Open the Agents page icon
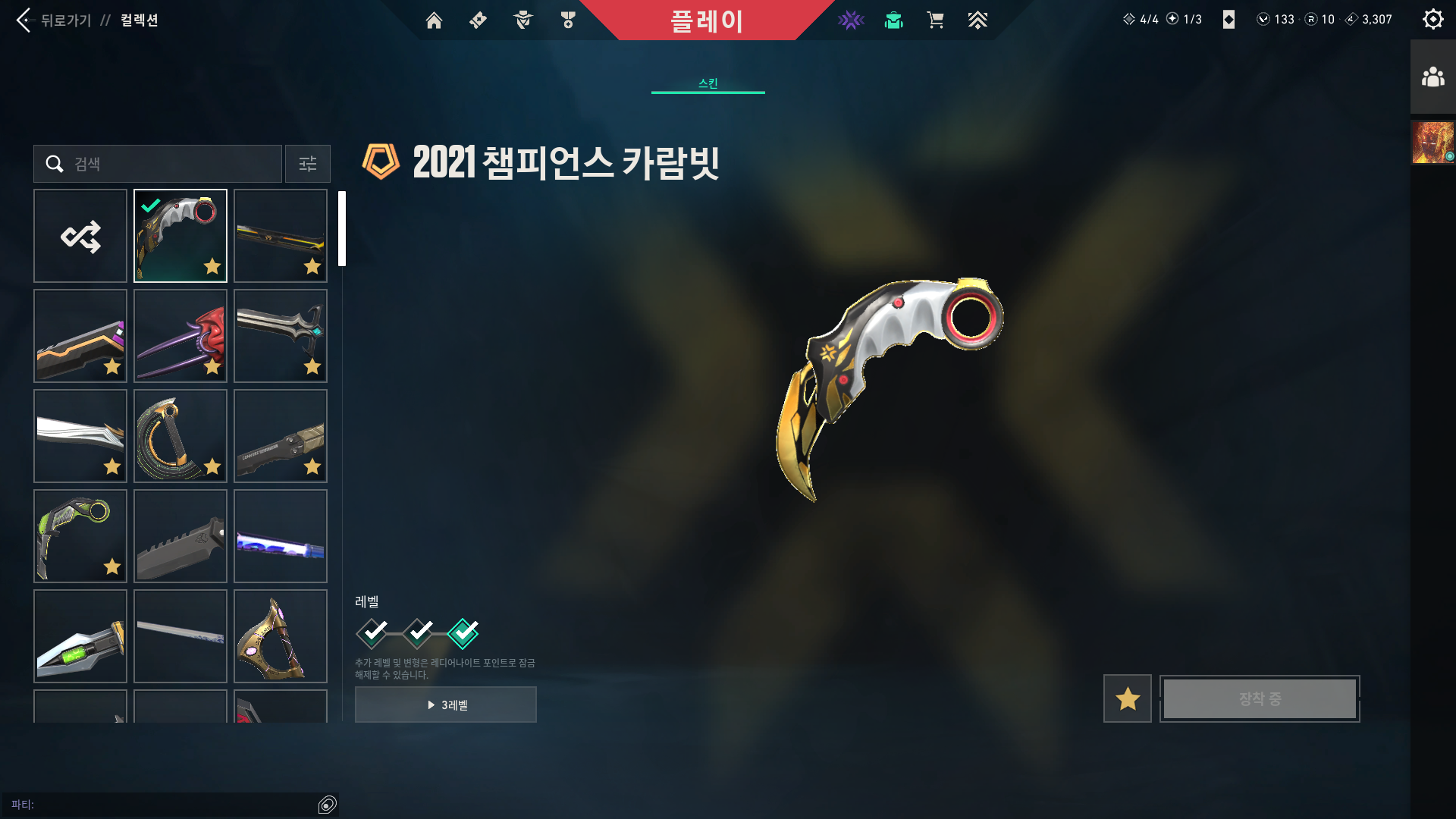 click(522, 20)
